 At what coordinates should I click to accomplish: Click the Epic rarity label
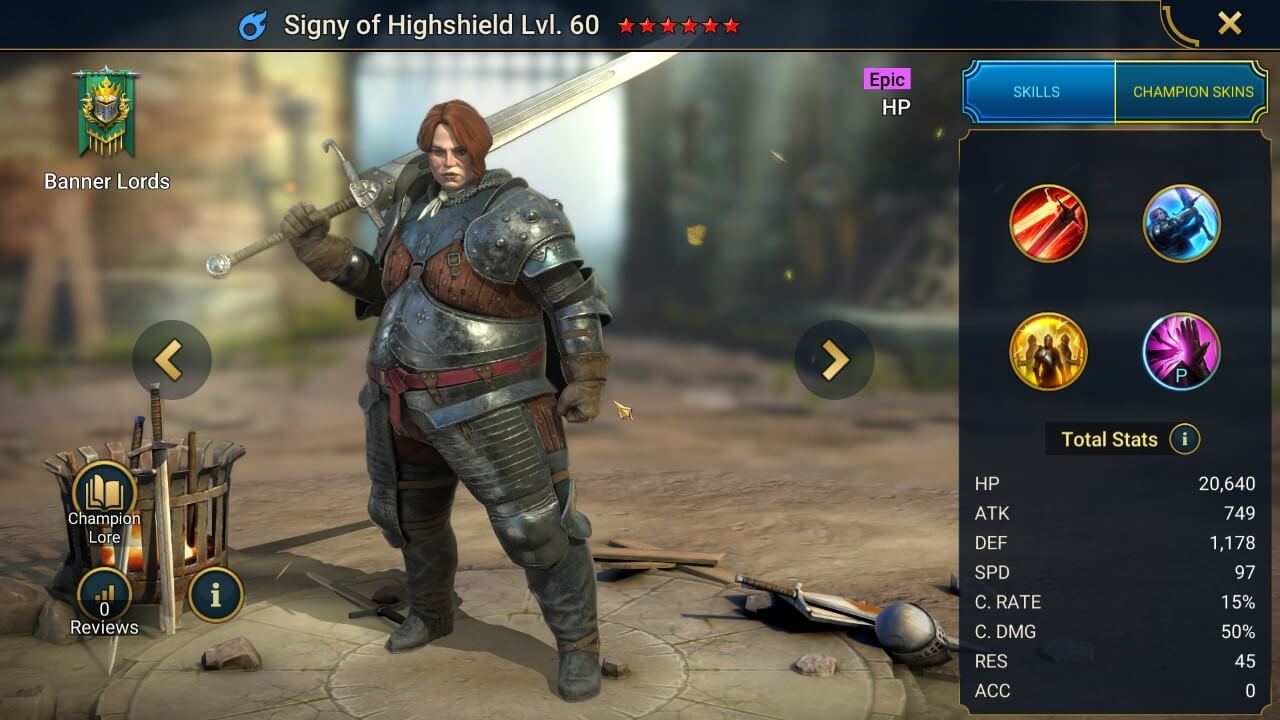tap(886, 79)
